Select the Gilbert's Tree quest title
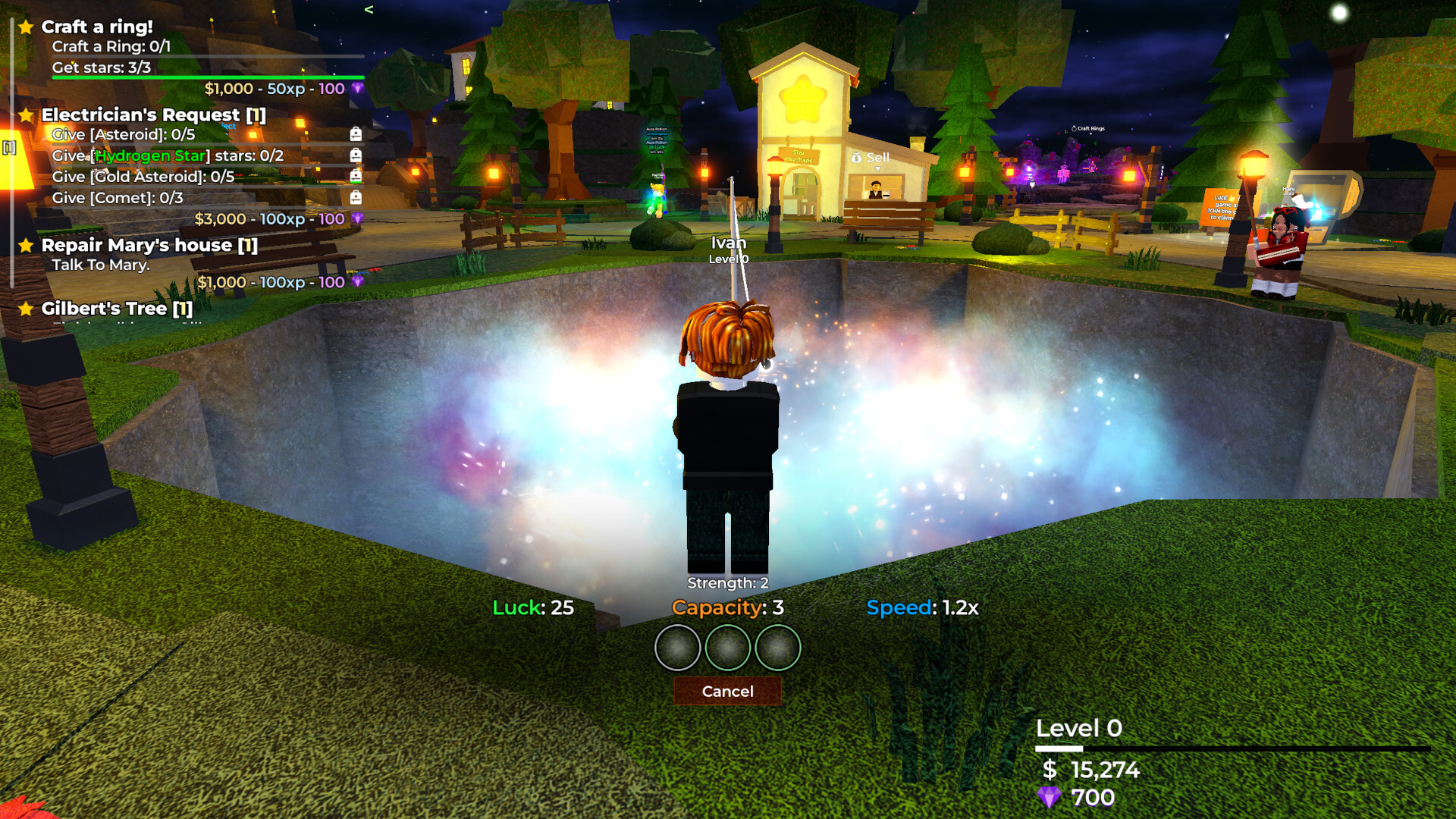Screen dimensions: 1456x819 [117, 309]
